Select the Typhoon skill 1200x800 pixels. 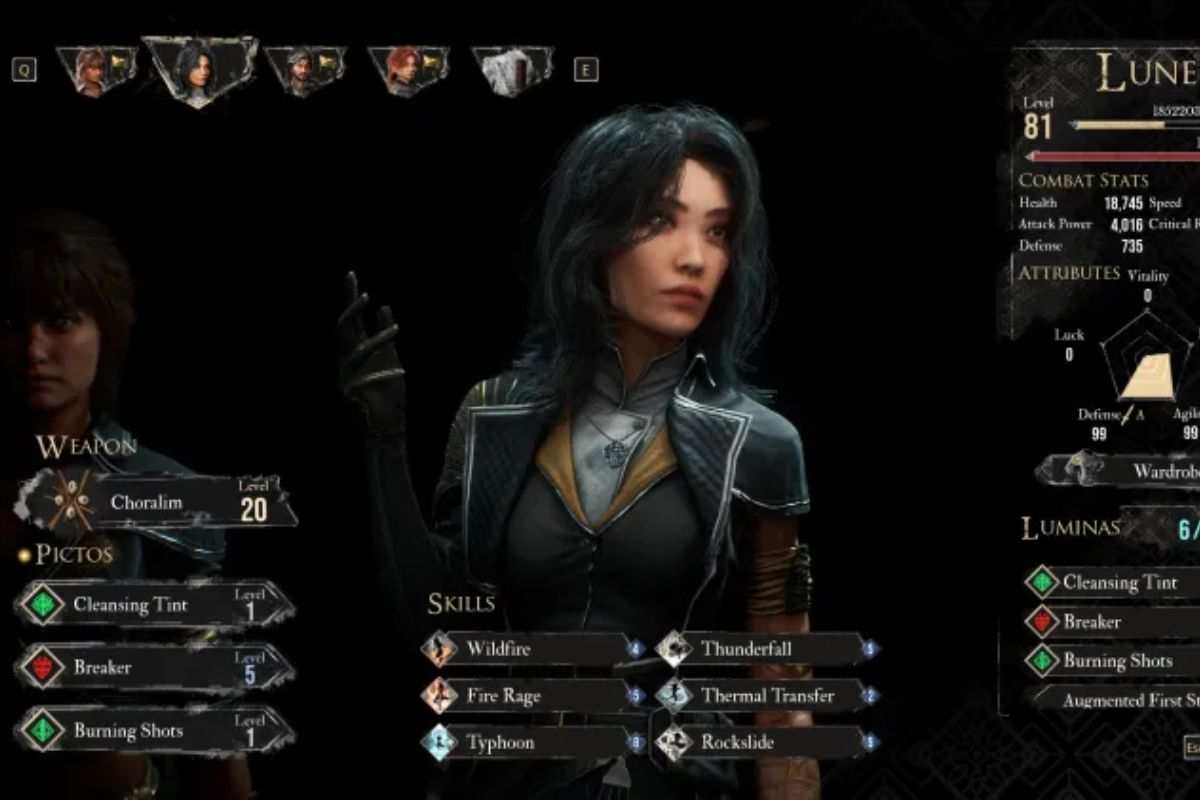[532, 743]
